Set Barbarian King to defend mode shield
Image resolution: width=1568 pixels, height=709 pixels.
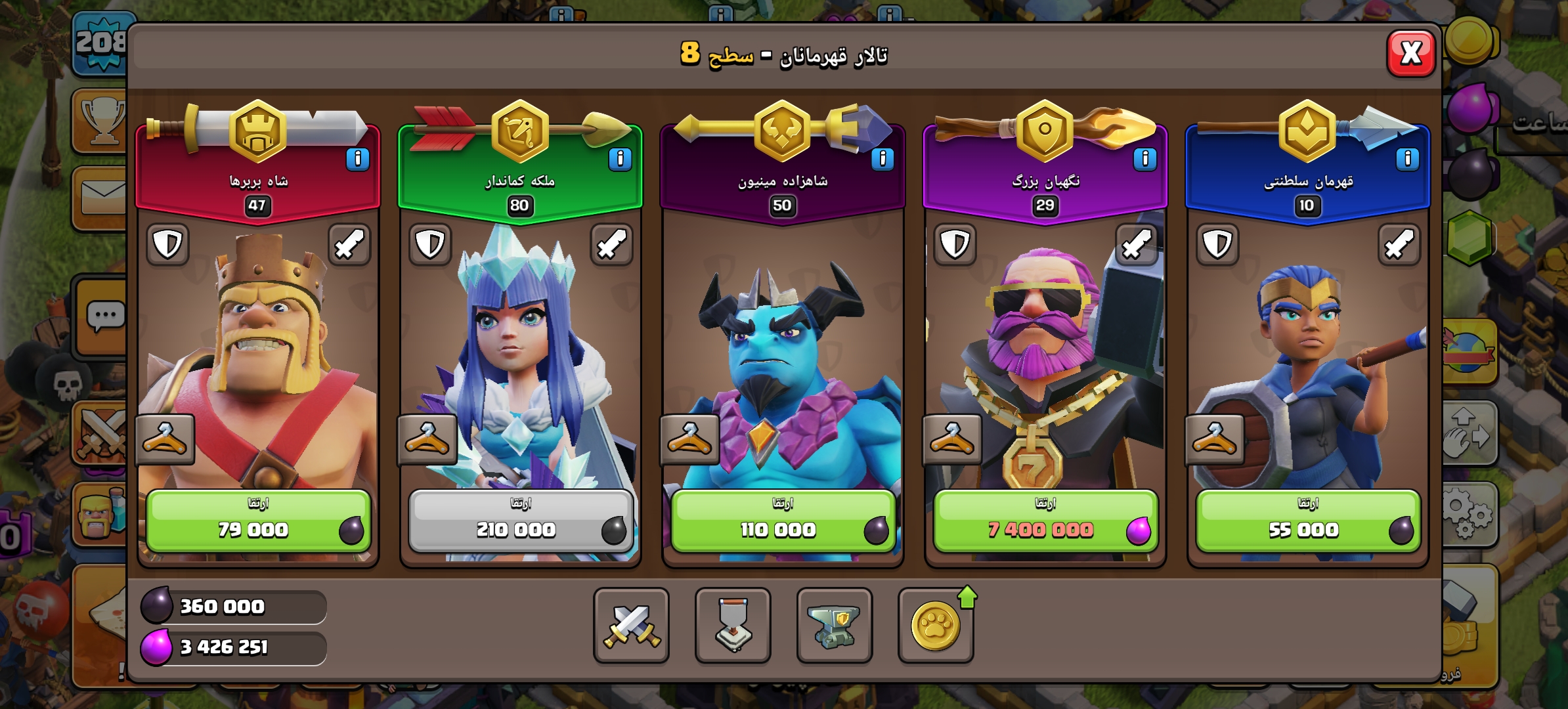(167, 245)
